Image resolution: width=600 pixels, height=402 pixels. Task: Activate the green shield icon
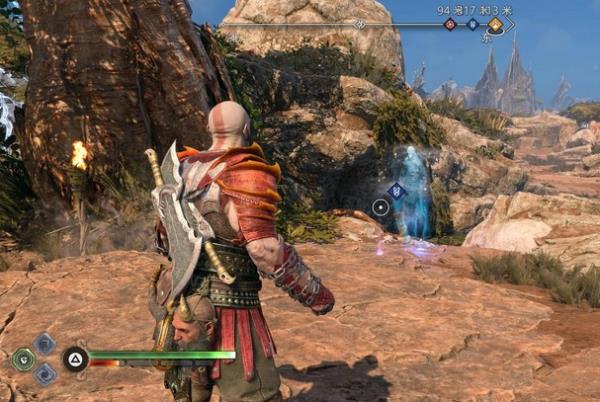[x=22, y=359]
